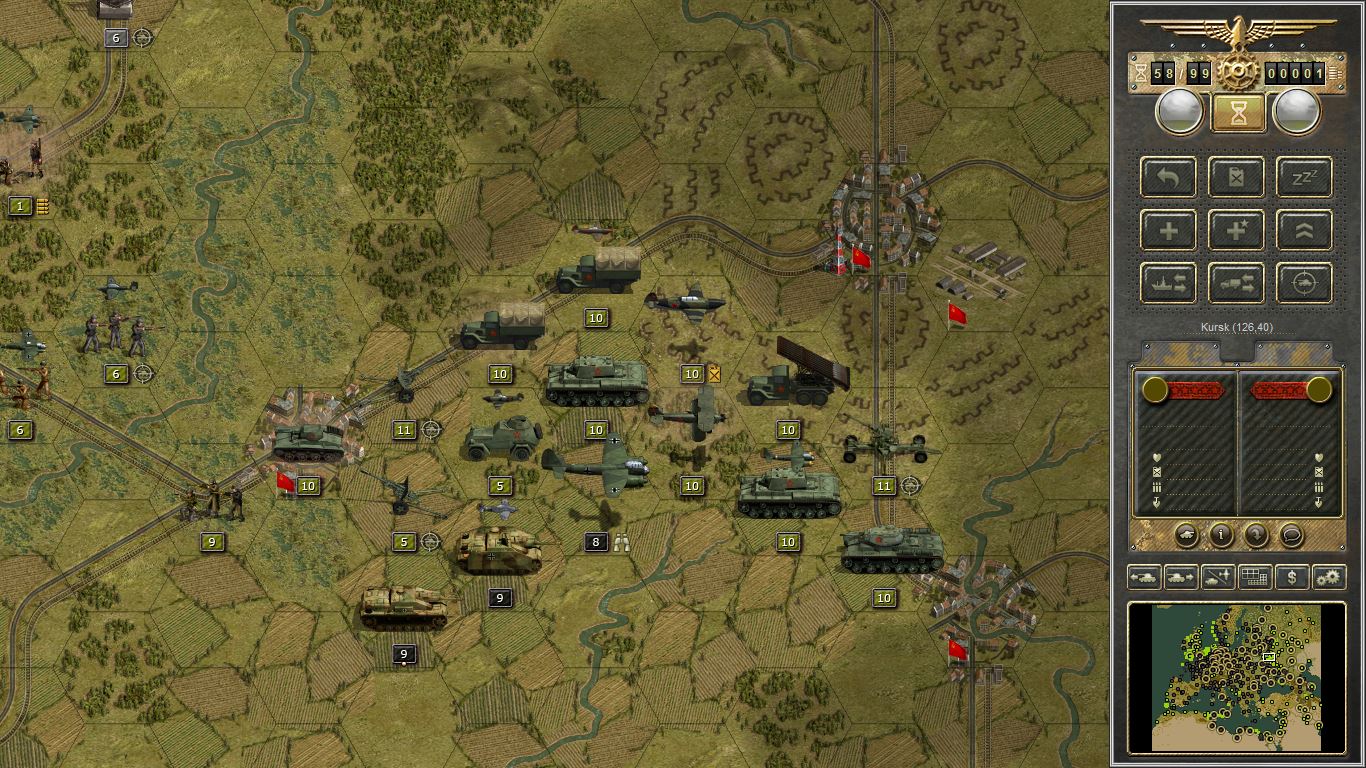
Task: Open the game options with the gears
Action: [1328, 577]
